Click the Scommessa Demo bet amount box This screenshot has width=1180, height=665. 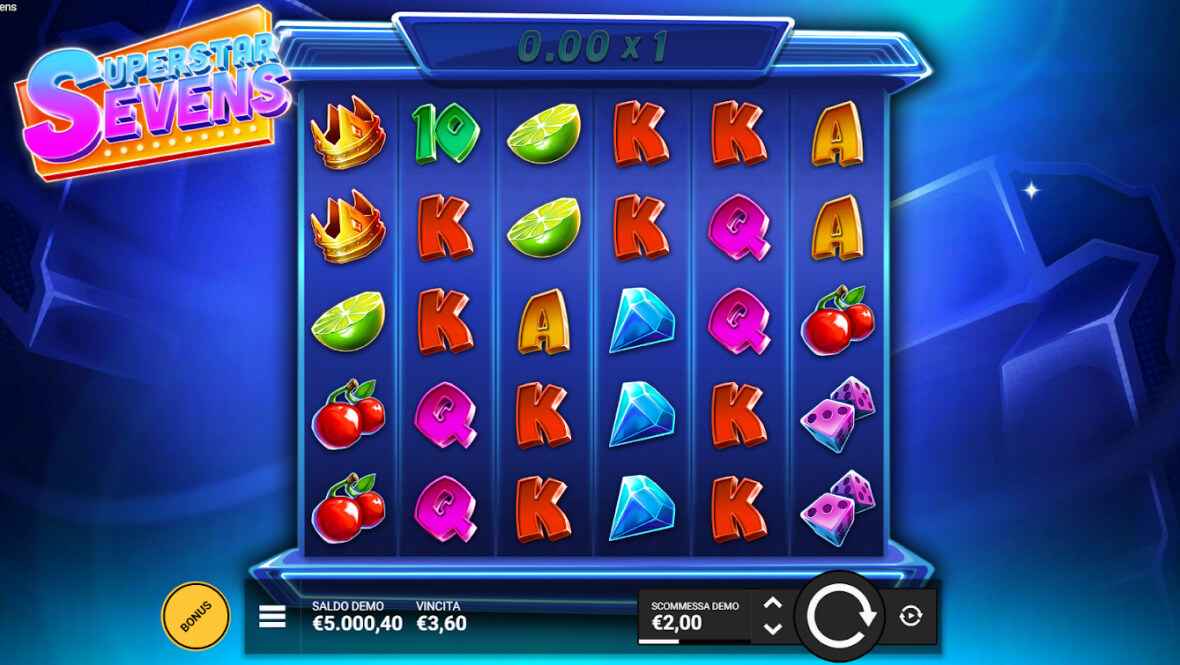[695, 616]
